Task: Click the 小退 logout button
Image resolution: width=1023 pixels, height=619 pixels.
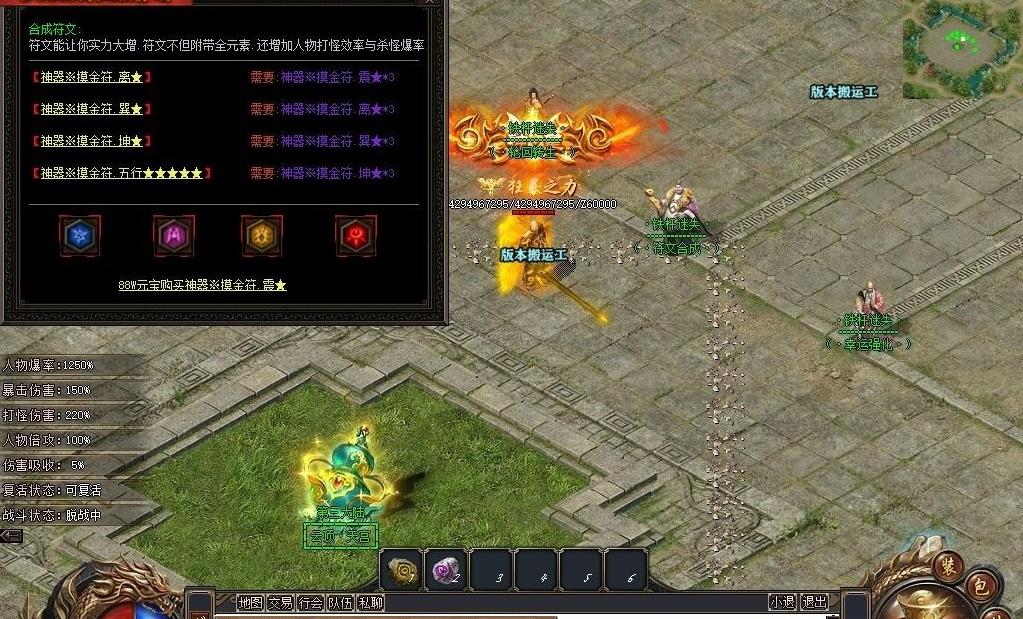Action: click(x=782, y=602)
